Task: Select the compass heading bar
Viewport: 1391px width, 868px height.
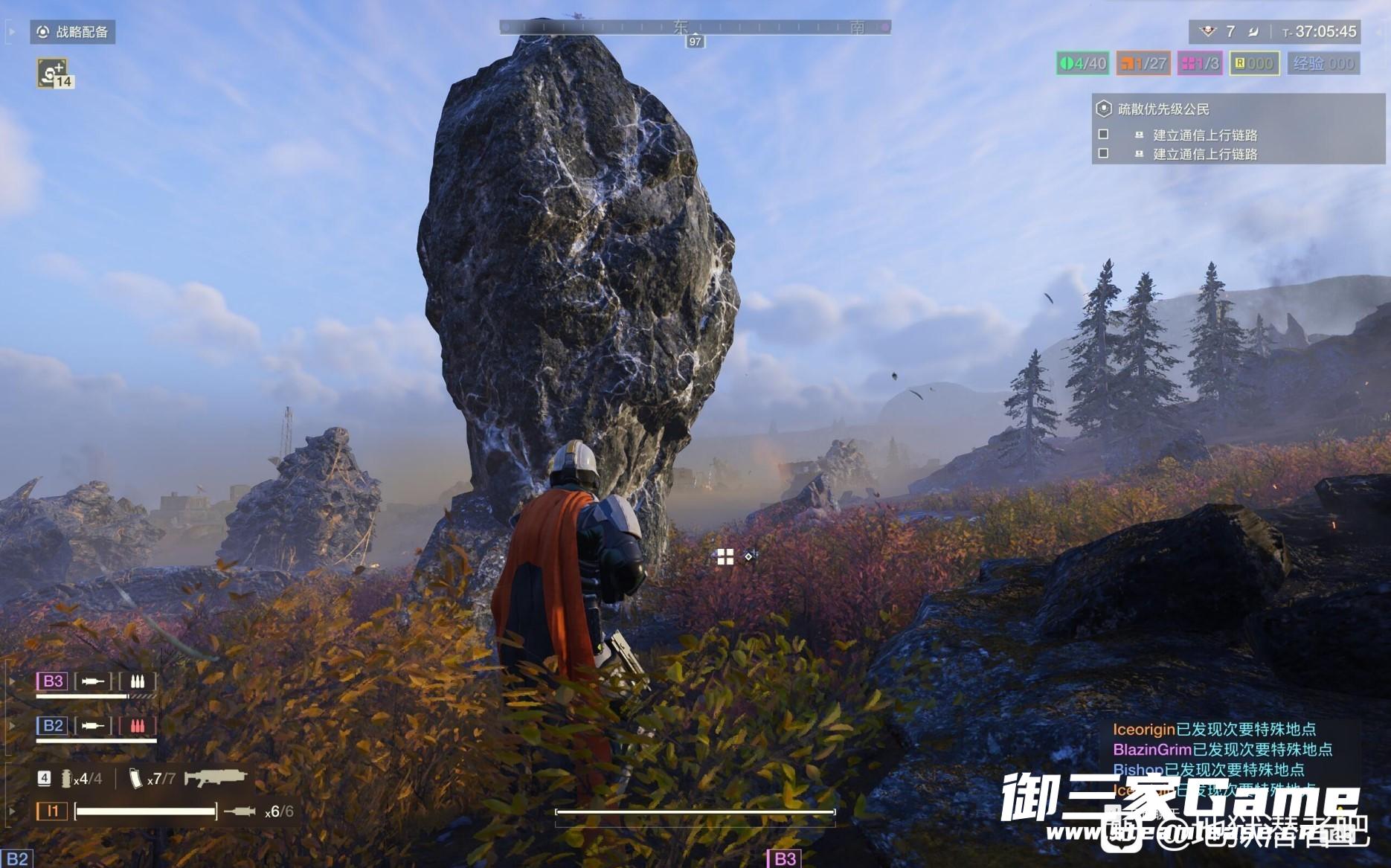Action: (x=695, y=28)
